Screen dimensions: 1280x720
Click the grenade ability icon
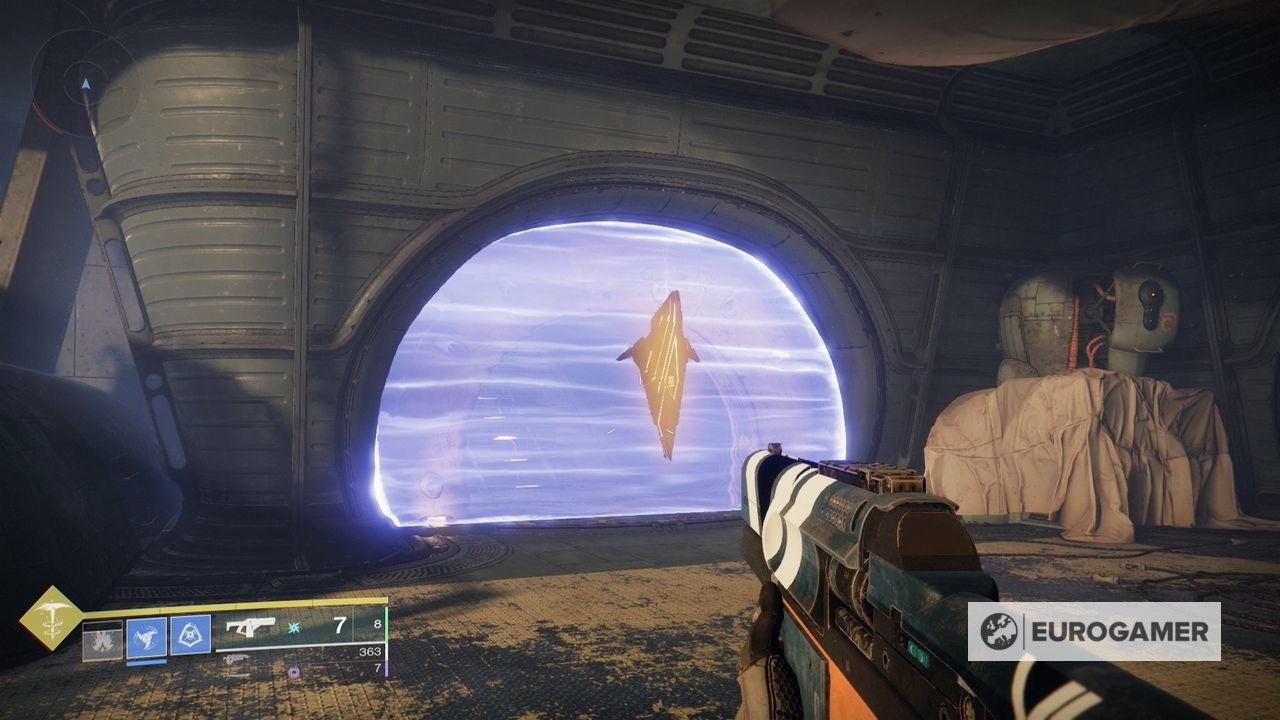(101, 639)
